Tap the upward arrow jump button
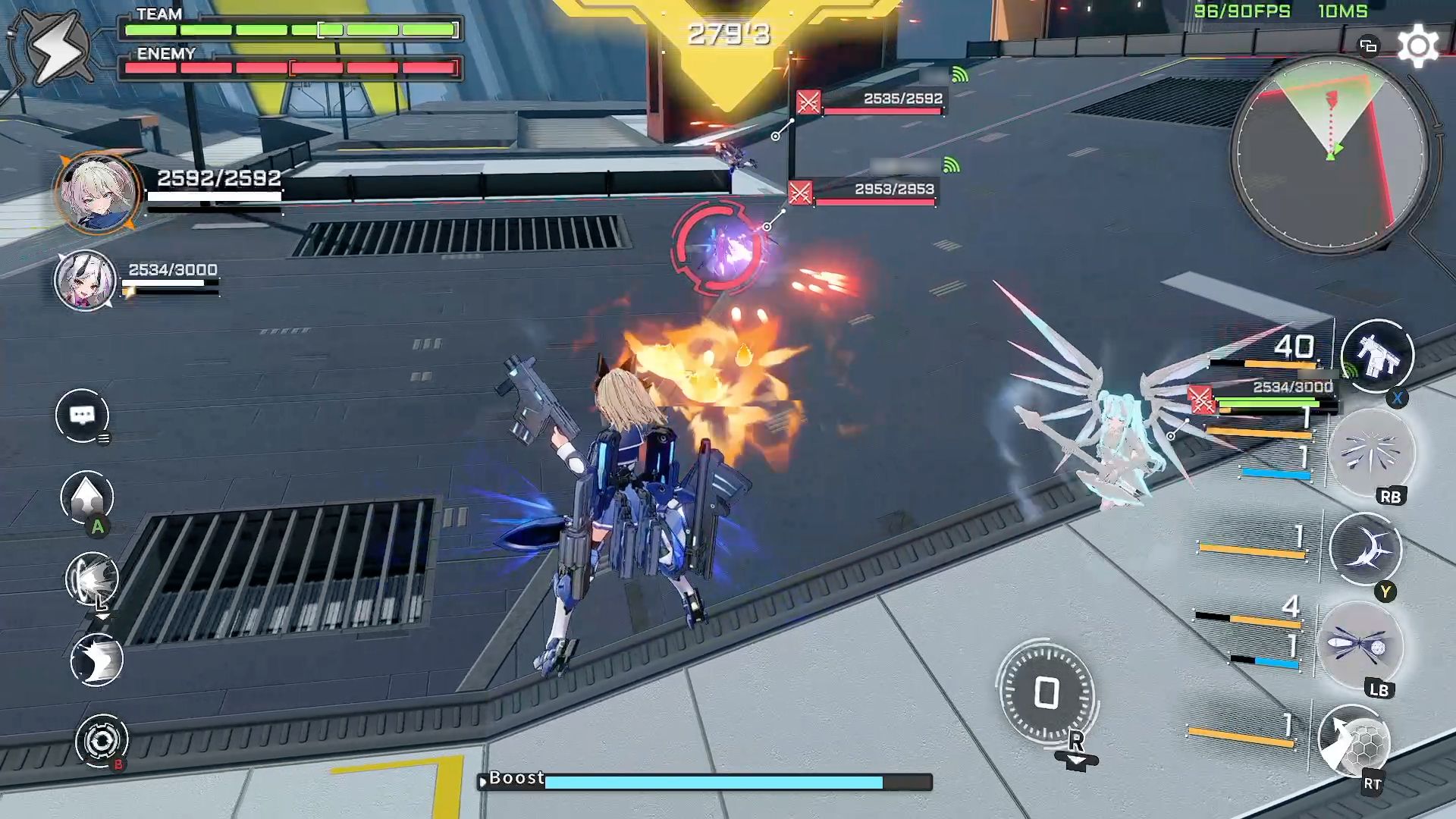This screenshot has height=819, width=1456. pos(87,497)
